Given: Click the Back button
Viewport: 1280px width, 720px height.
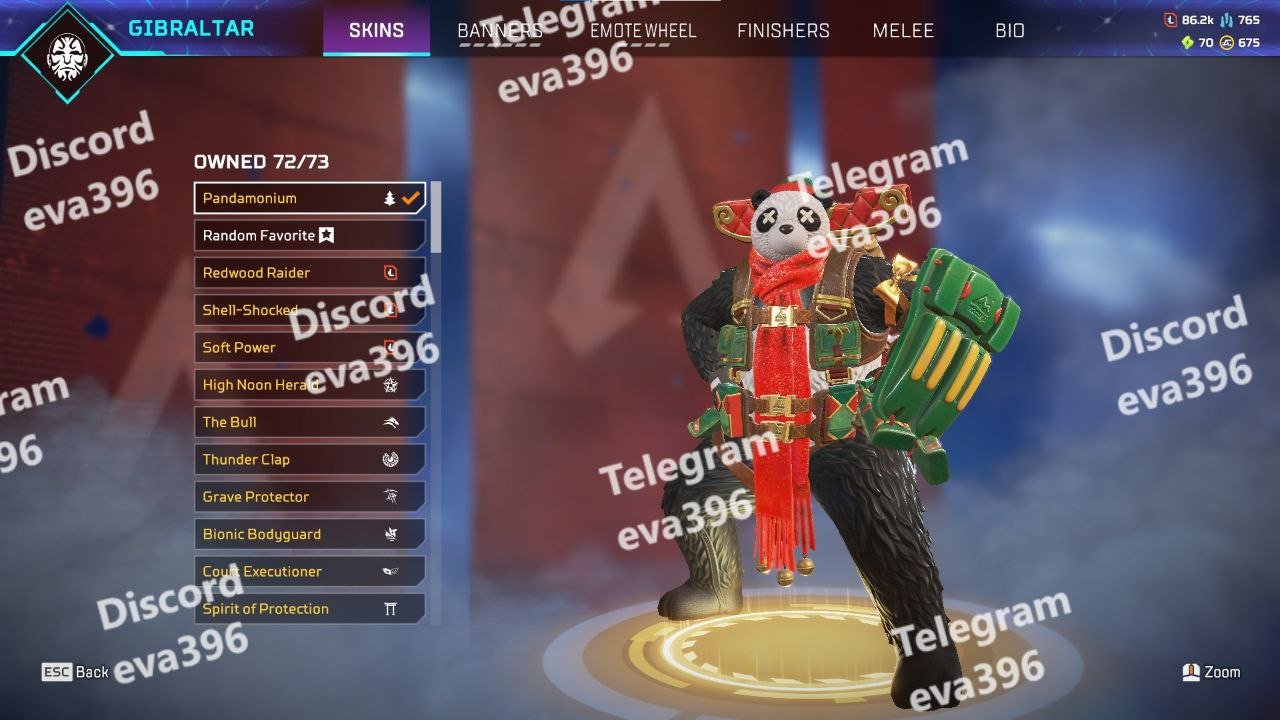Looking at the screenshot, I should (76, 672).
